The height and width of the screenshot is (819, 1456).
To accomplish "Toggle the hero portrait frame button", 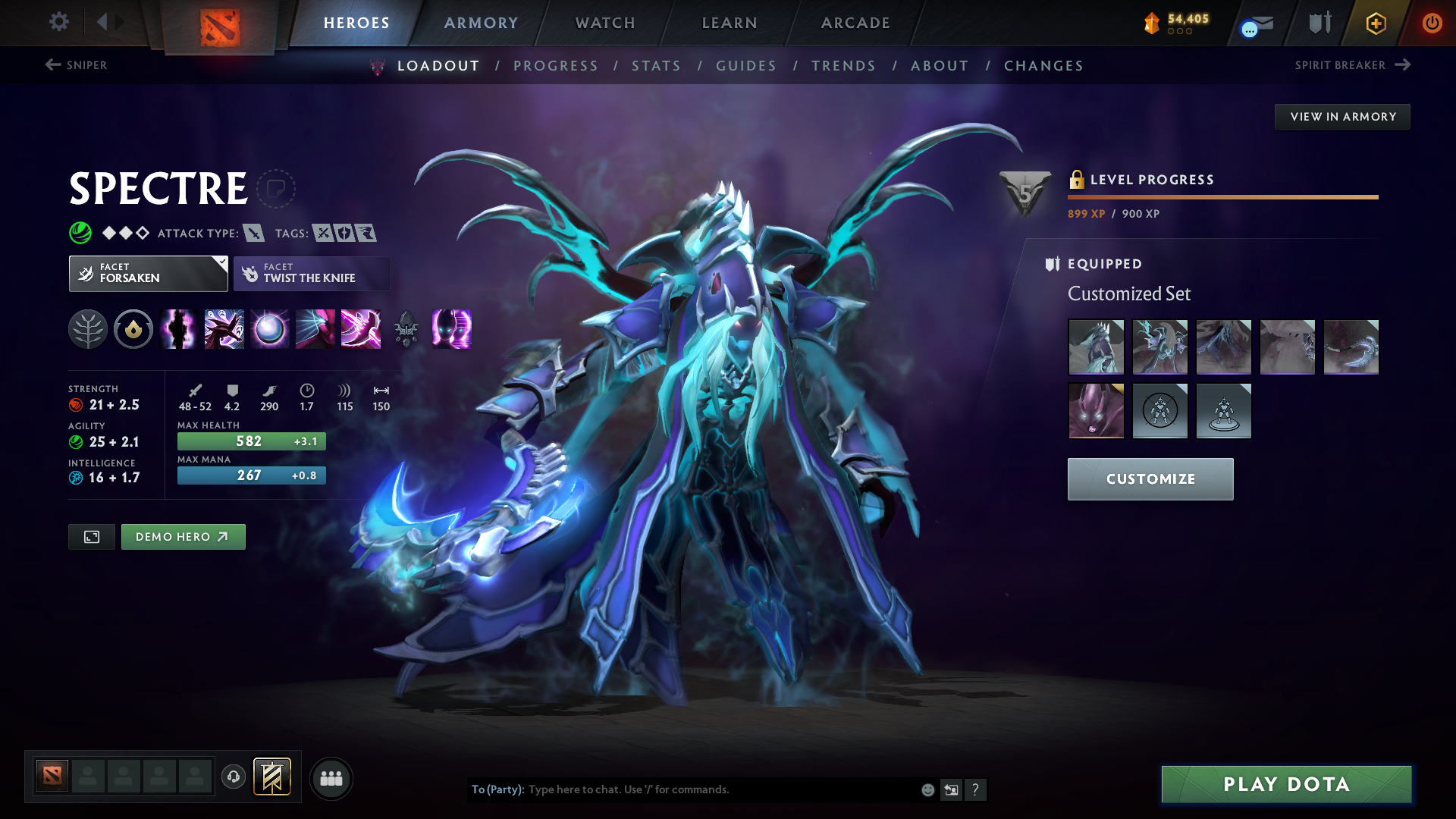I will coord(91,536).
